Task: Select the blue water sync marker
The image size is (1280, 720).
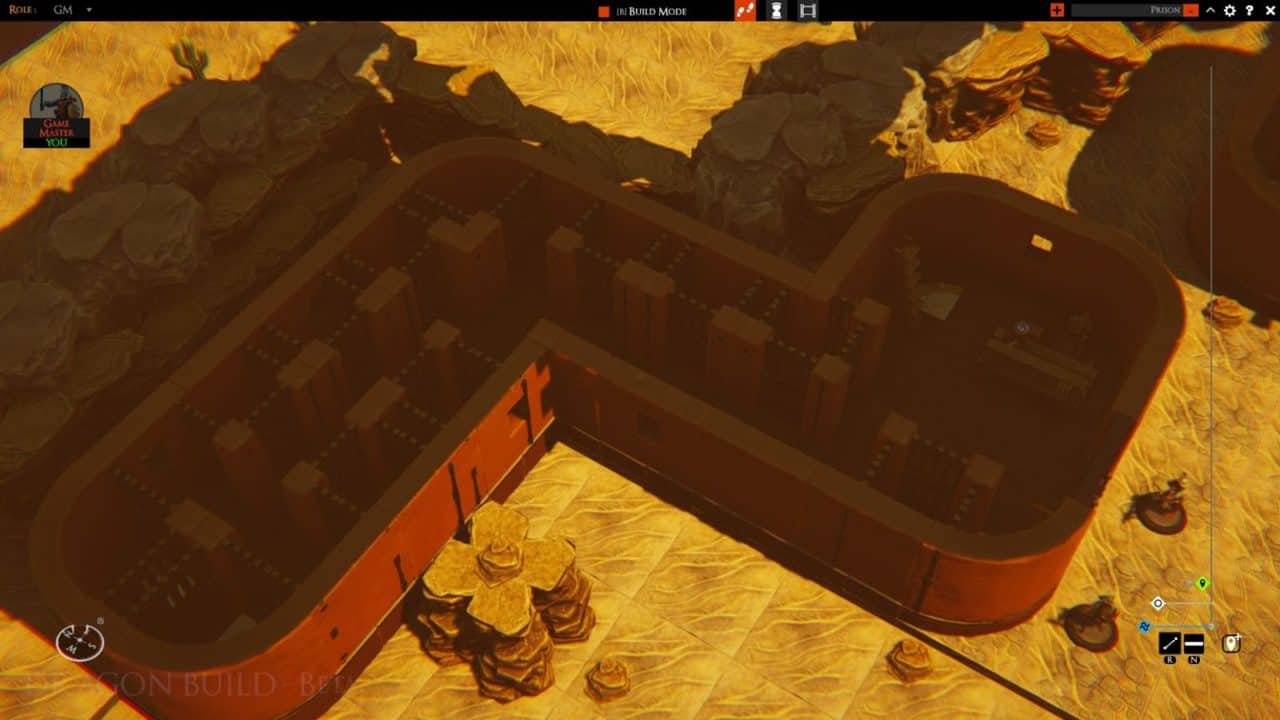Action: pyautogui.click(x=1144, y=626)
